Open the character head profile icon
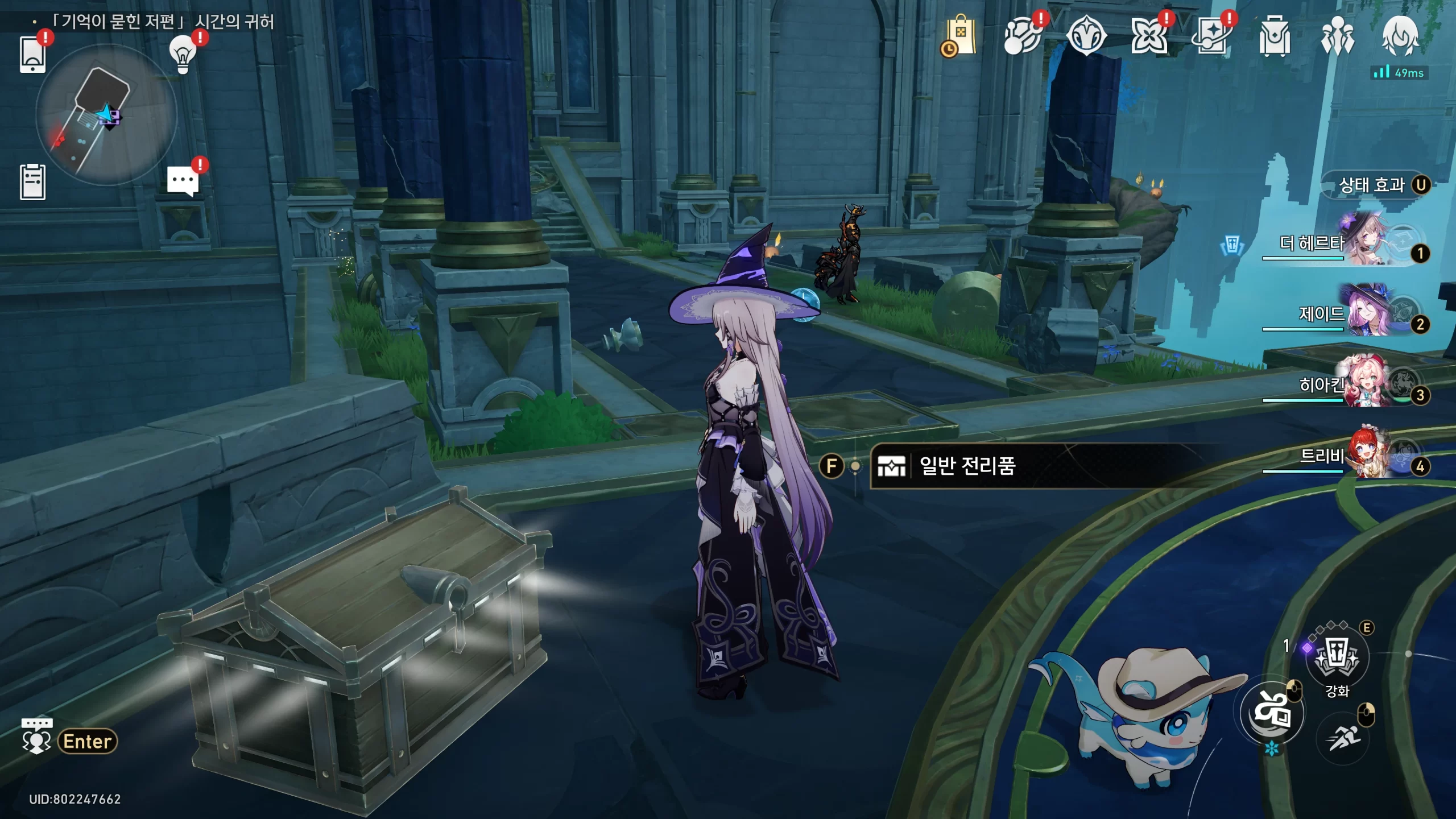1456x819 pixels. pos(1400,35)
